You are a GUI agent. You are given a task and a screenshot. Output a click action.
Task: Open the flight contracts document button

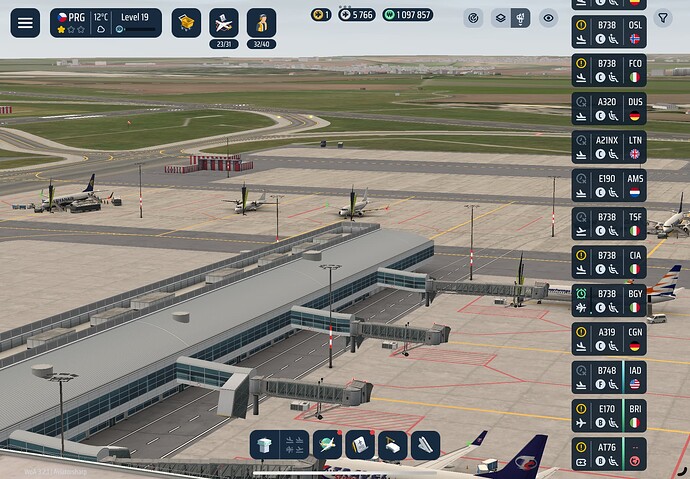tap(360, 445)
